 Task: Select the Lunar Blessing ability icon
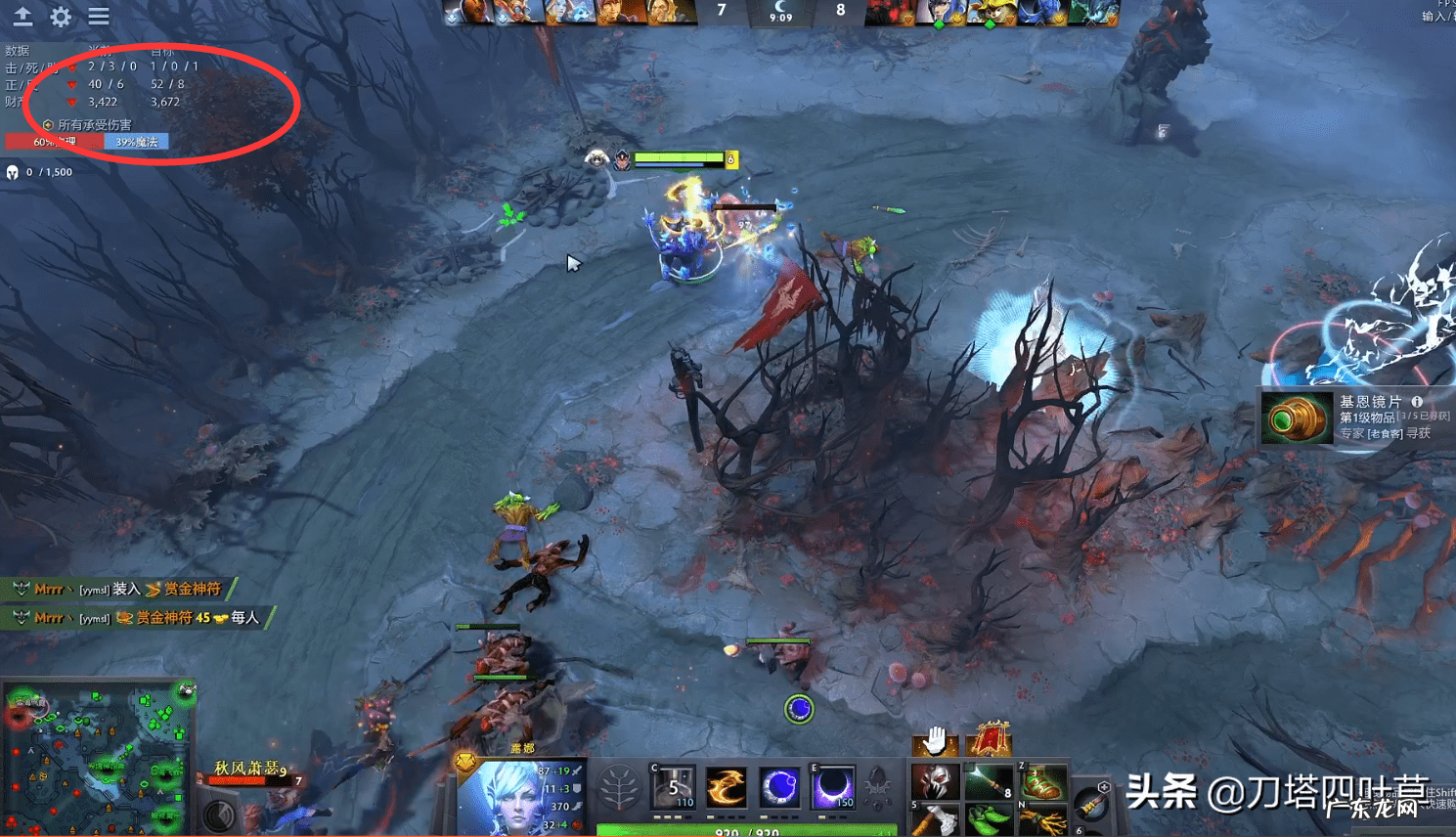pyautogui.click(x=779, y=787)
